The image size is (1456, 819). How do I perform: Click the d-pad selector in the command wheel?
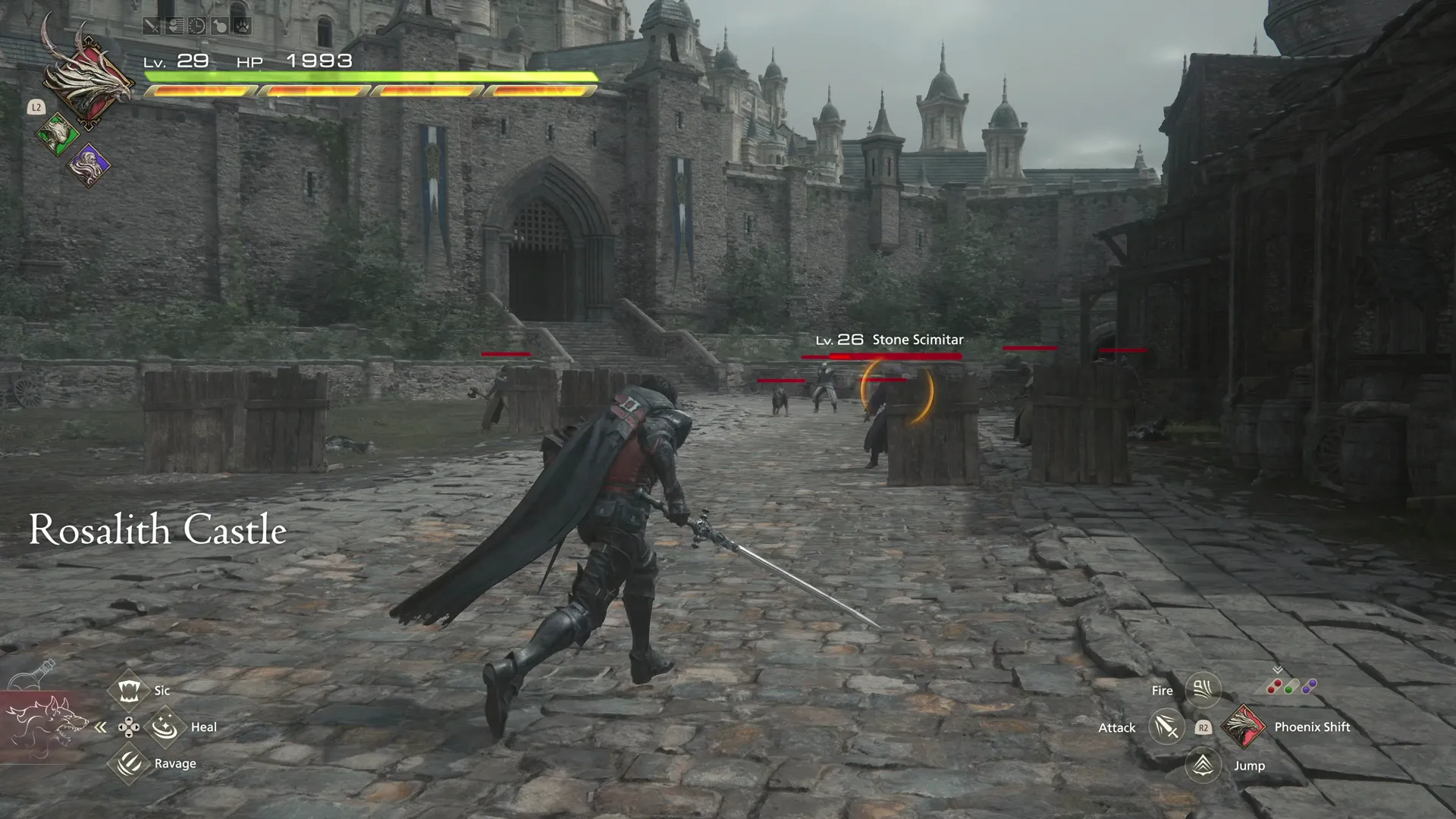(x=130, y=726)
